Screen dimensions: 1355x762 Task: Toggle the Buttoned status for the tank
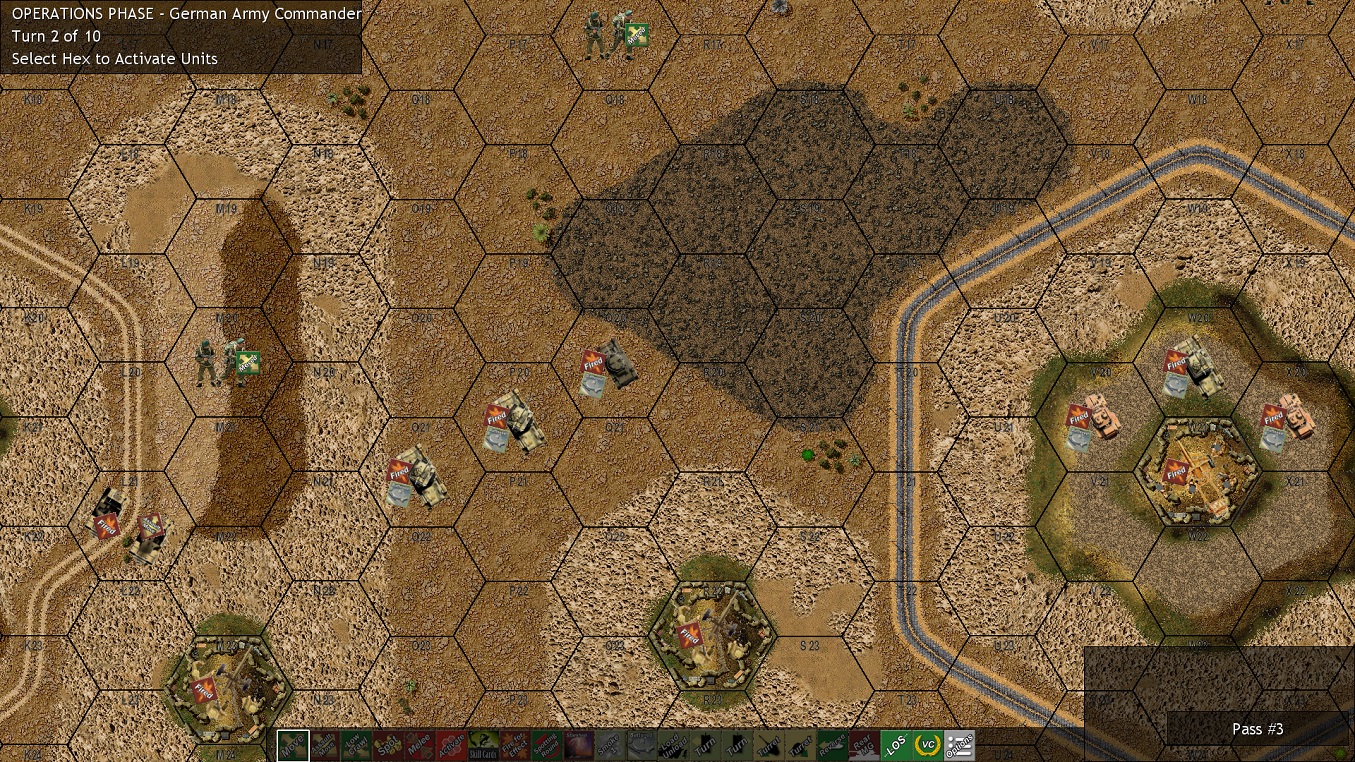[641, 745]
